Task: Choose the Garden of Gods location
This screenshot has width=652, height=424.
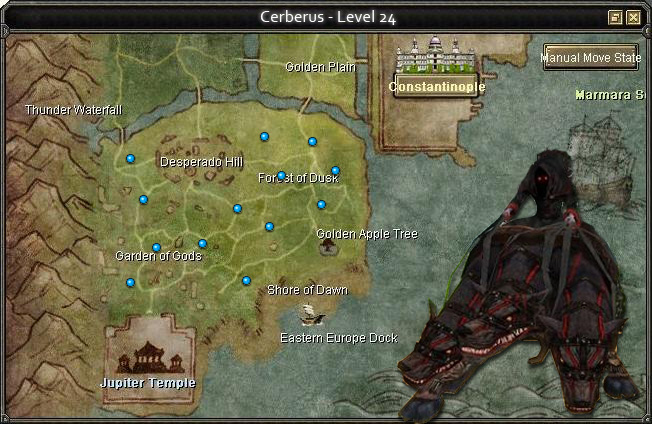Action: pos(158,256)
